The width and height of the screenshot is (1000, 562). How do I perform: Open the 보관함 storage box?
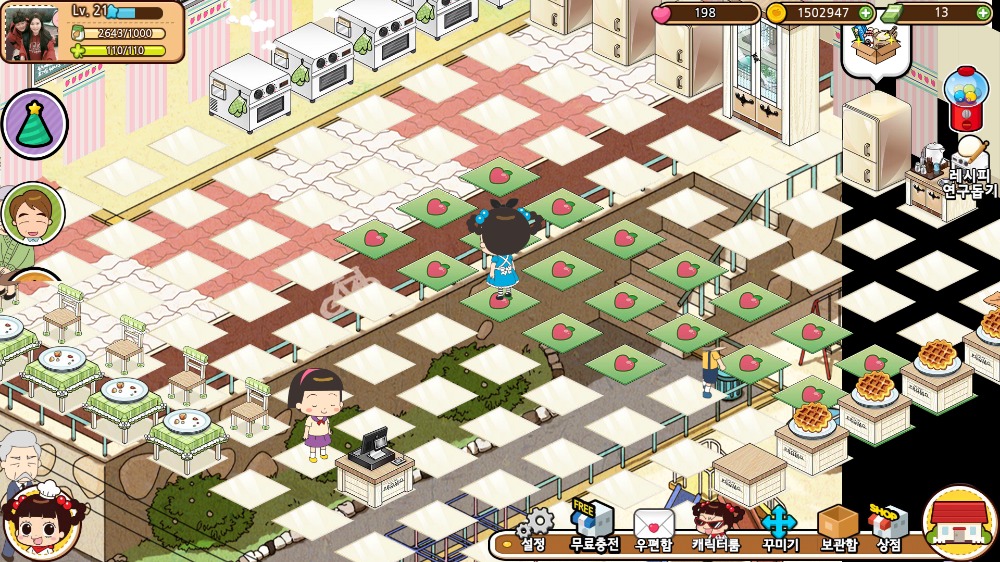click(837, 528)
